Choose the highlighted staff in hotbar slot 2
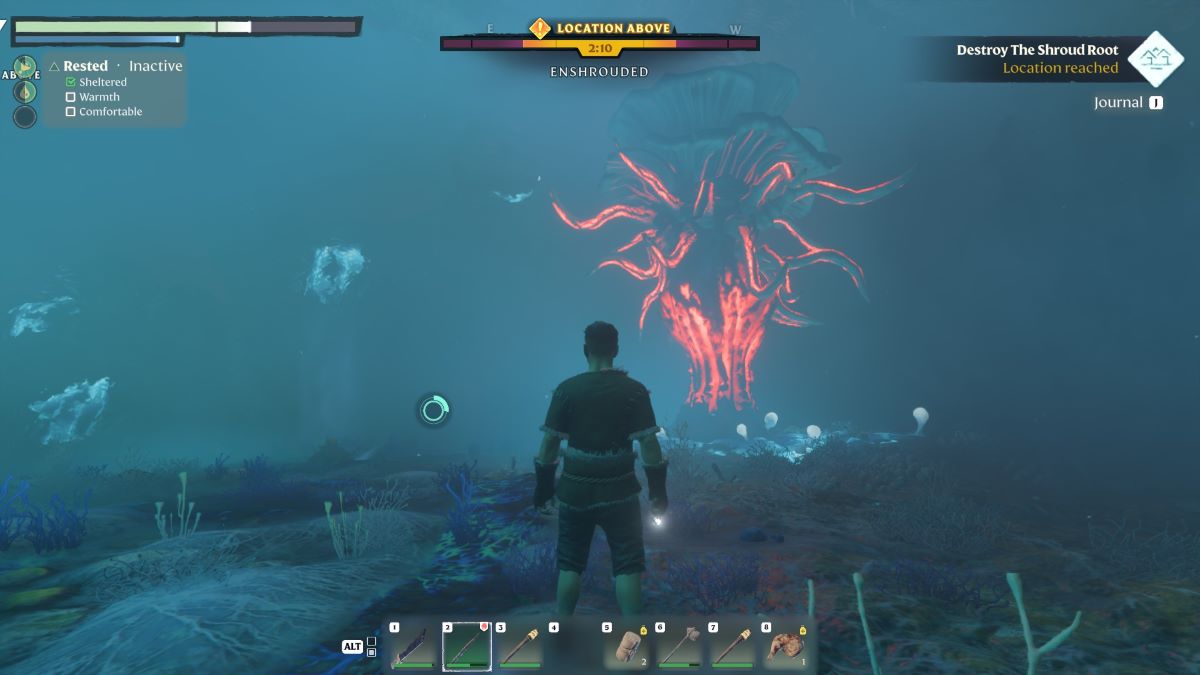1200x675 pixels. 466,647
